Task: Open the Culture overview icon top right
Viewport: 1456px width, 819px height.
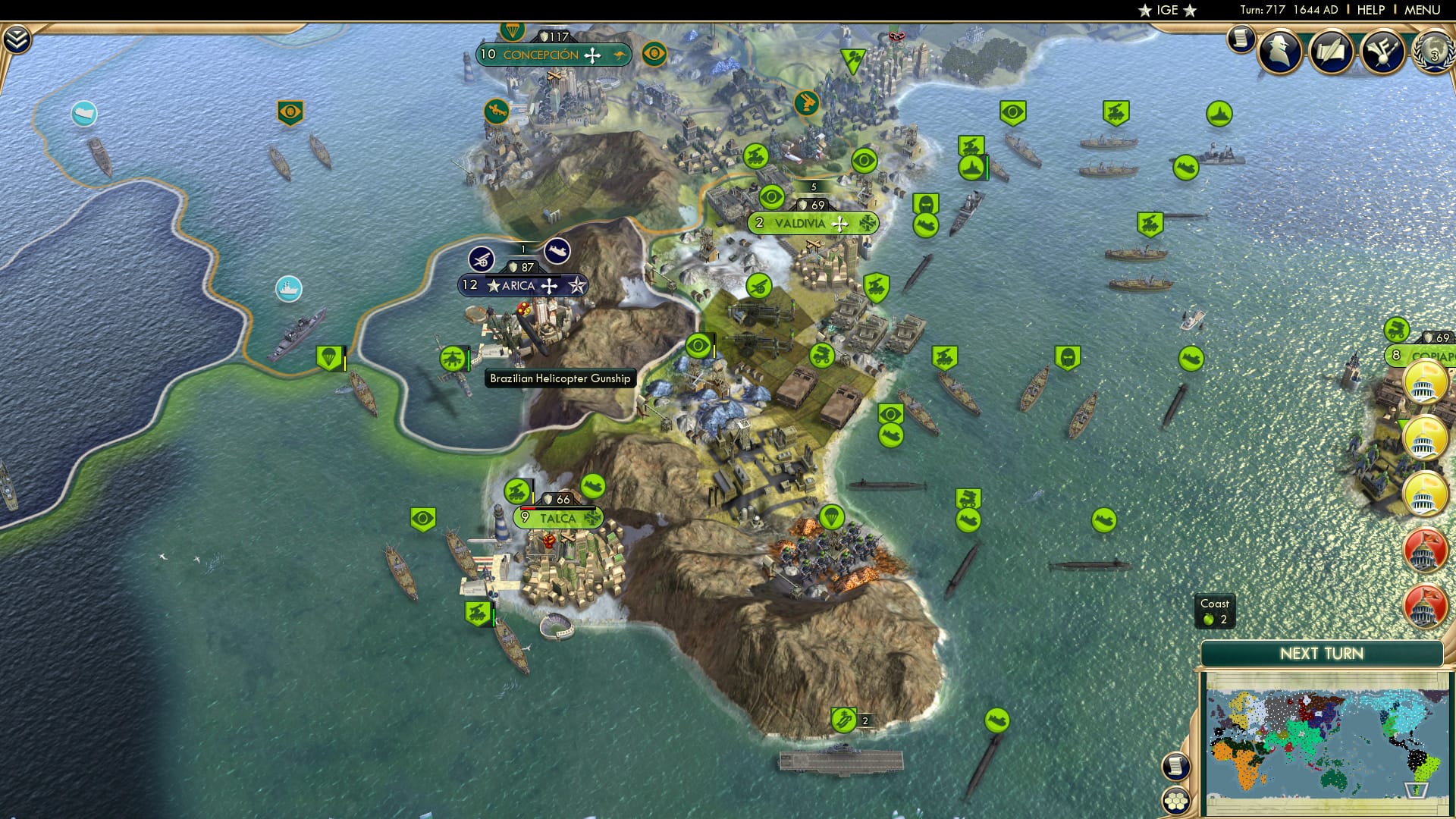Action: tap(1384, 53)
